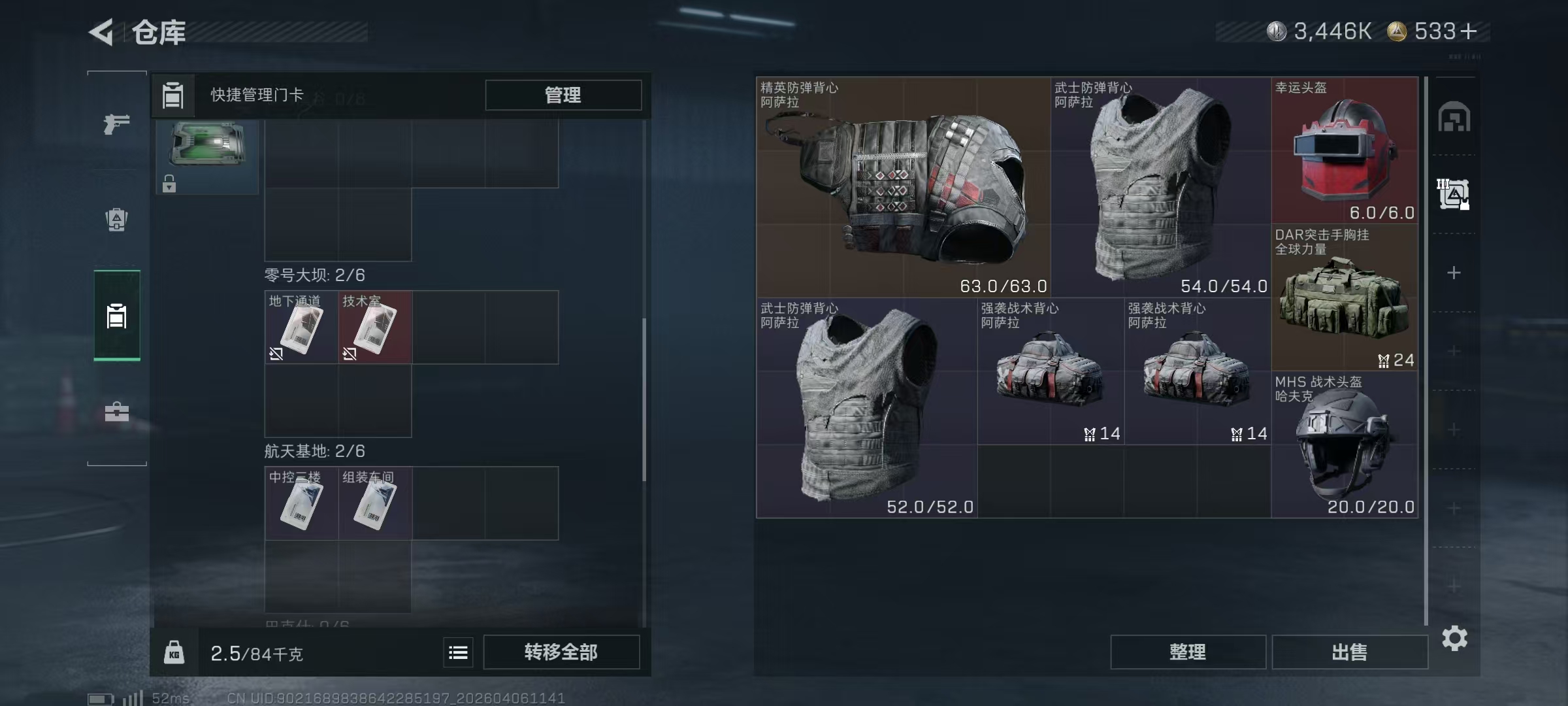Expand a storage slot with the top plus button

tap(1454, 271)
